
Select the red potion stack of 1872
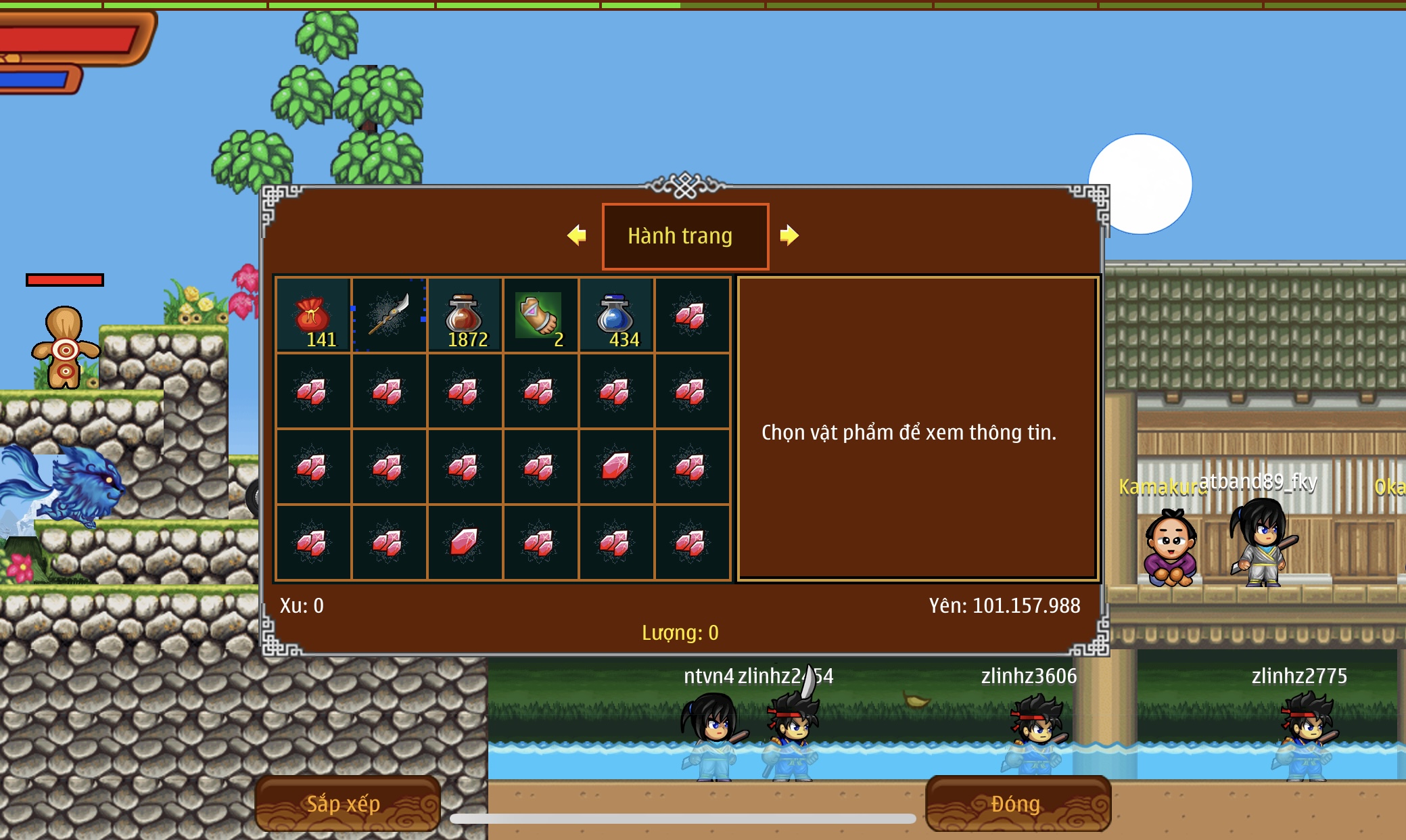point(465,315)
